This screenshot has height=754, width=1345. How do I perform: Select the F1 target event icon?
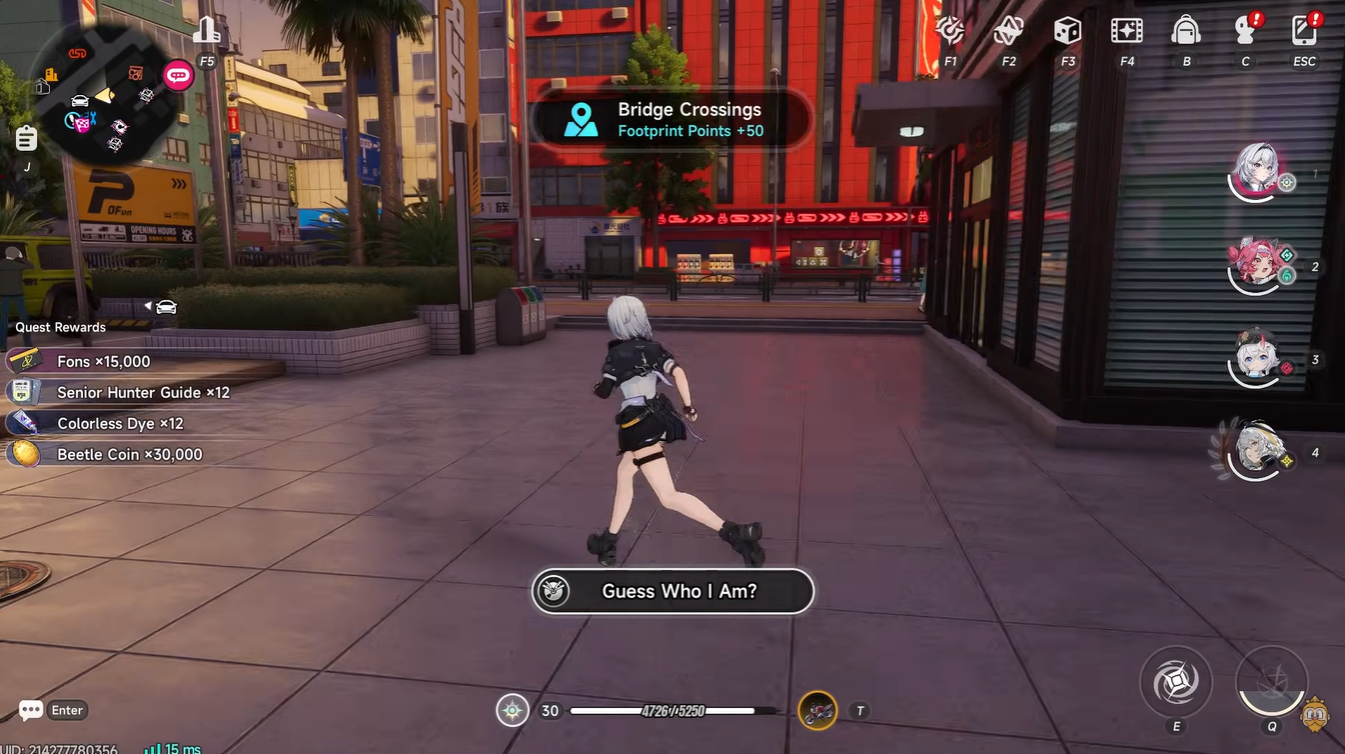pos(950,32)
